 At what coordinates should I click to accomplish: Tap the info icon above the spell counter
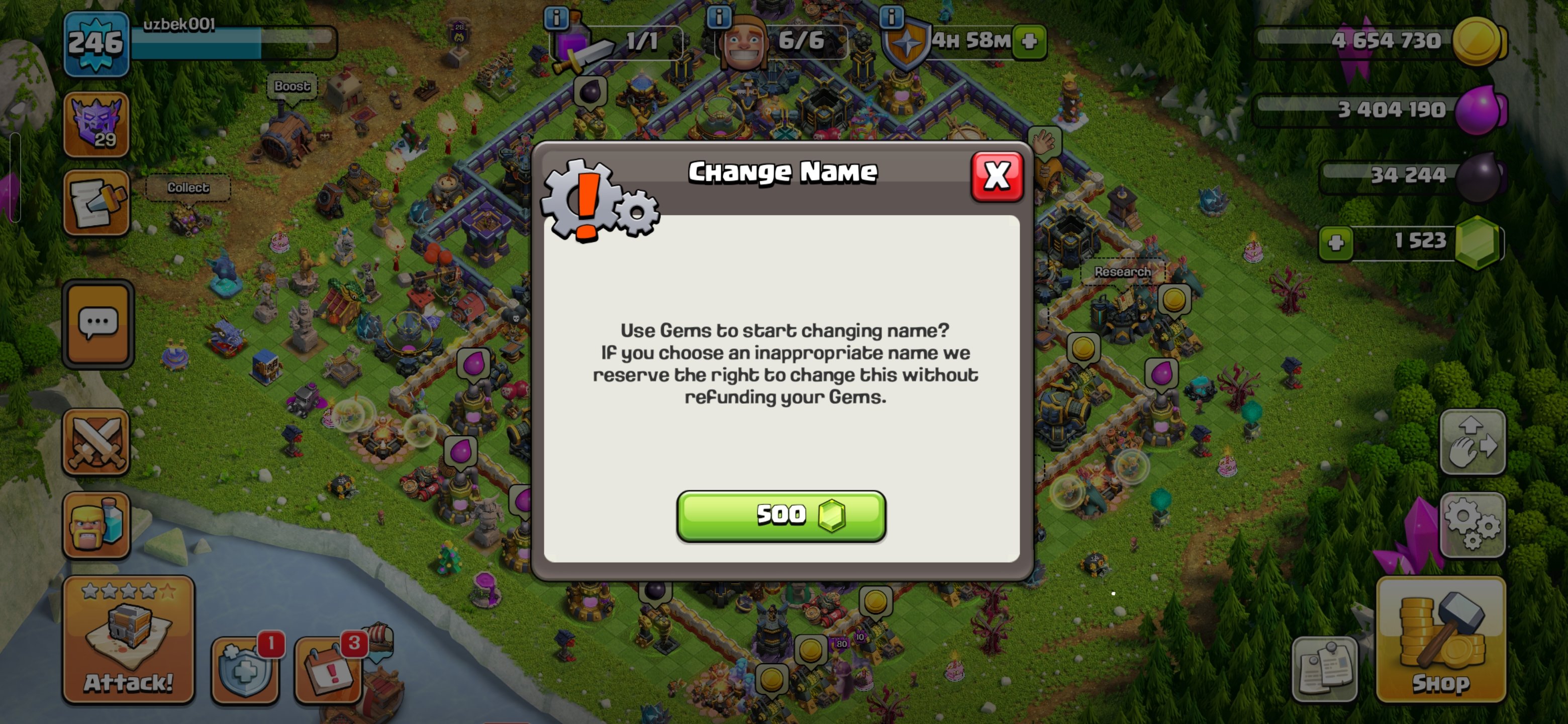[x=557, y=18]
